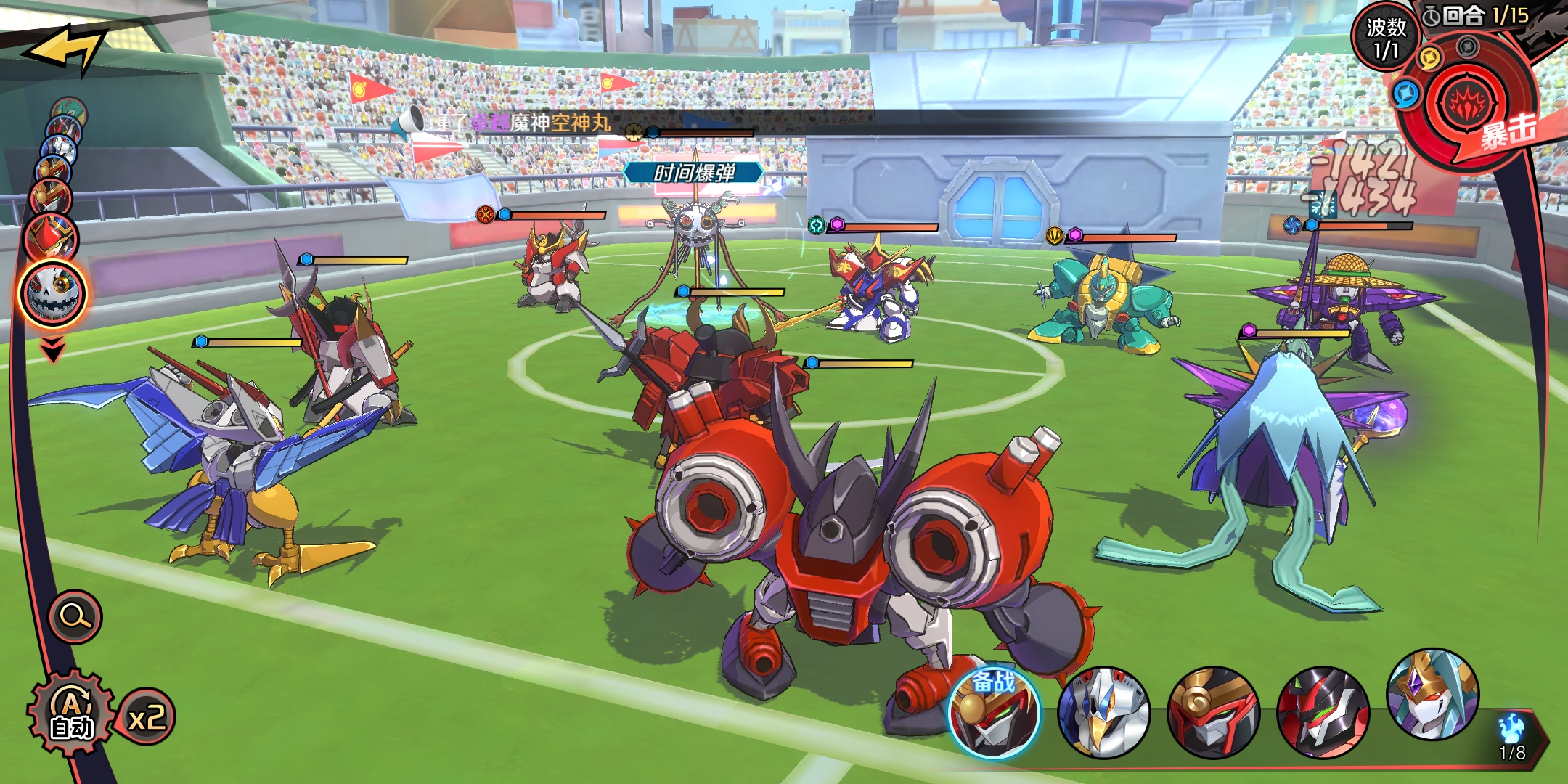This screenshot has height=784, width=1568.
Task: Choose the purple-gem crowned robot portrait
Action: (x=1432, y=695)
